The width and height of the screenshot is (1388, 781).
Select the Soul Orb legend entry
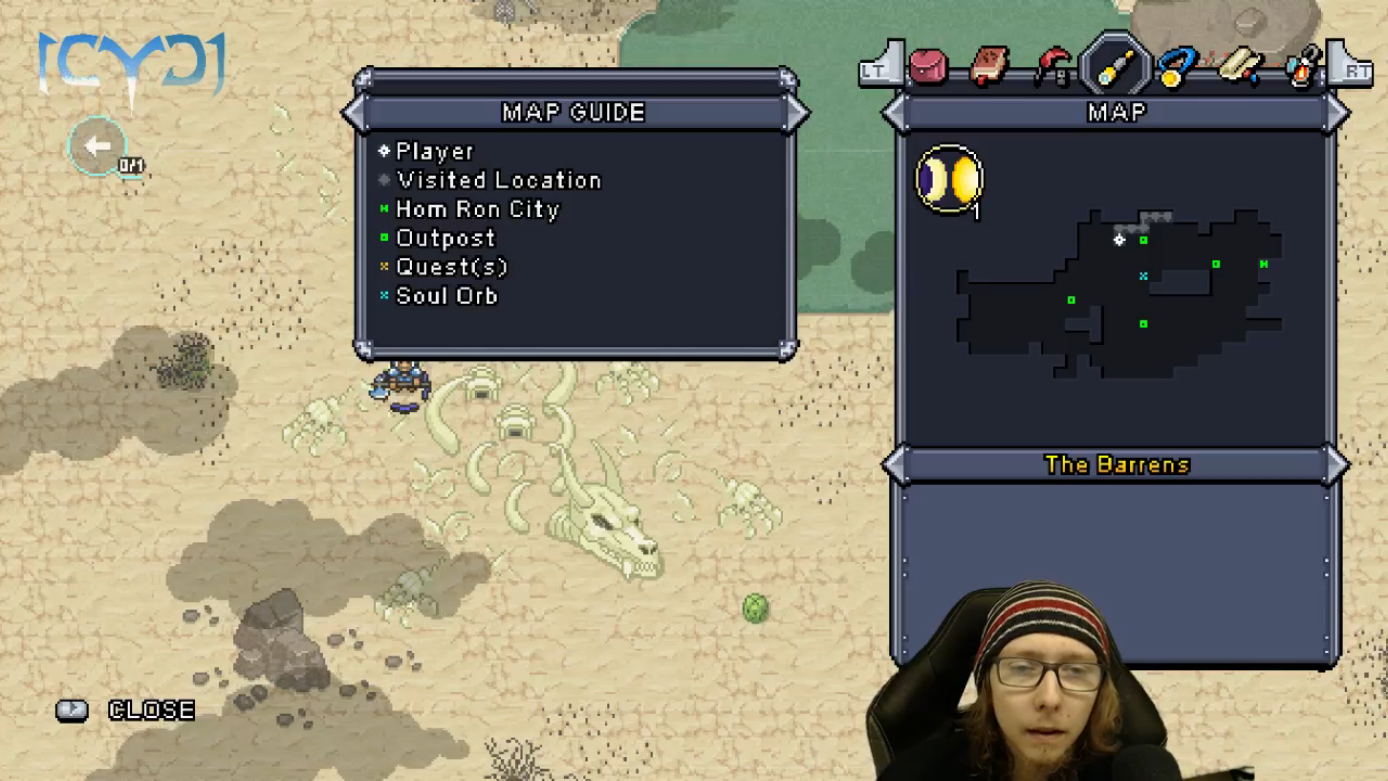pos(447,295)
